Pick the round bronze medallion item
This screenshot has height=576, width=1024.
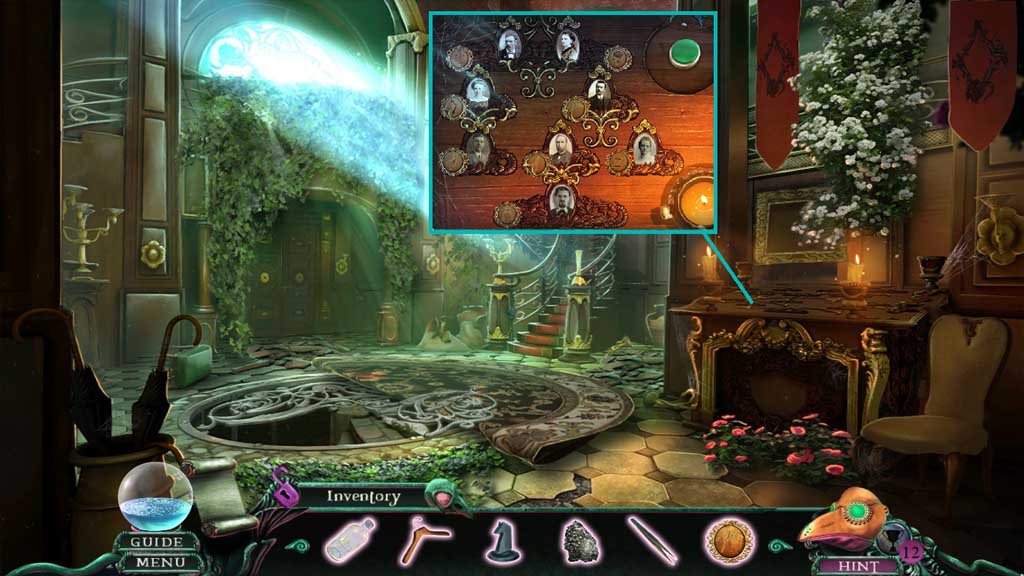(728, 541)
